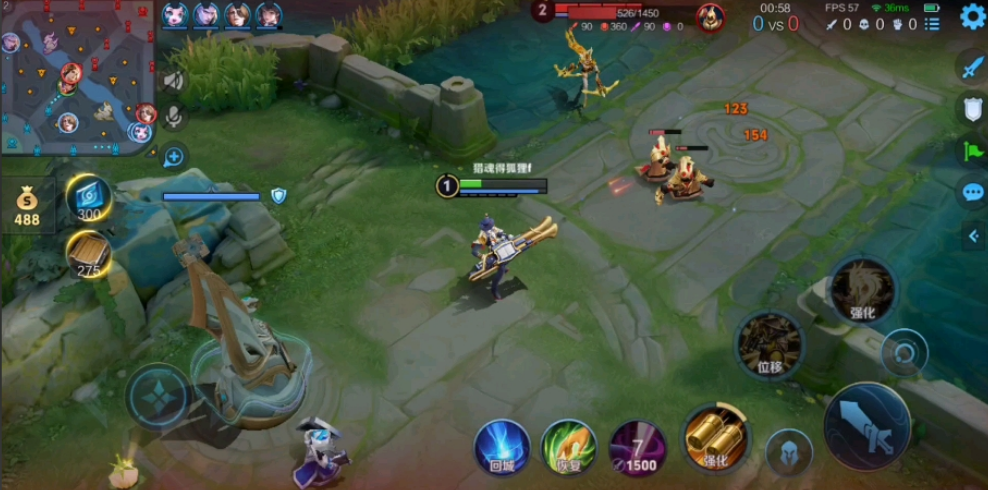Click the blue plus bubble under the microphone
This screenshot has width=988, height=490.
coord(174,156)
